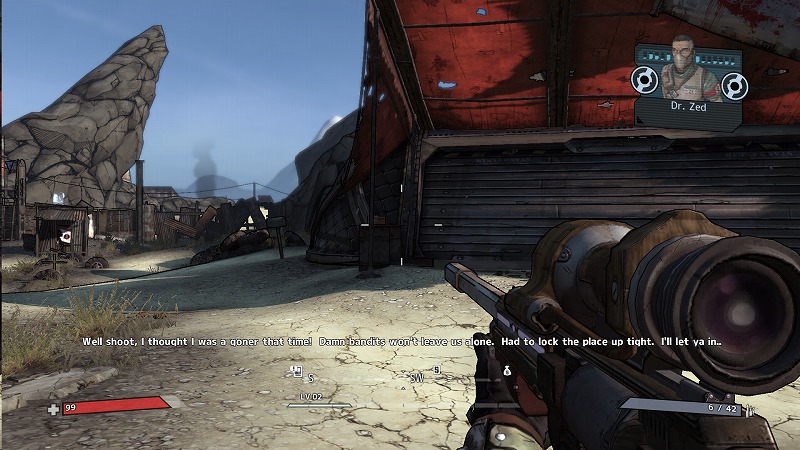Screen dimensions: 800x450
Task: Click the marker icon beside the compass S
Action: pos(297,372)
